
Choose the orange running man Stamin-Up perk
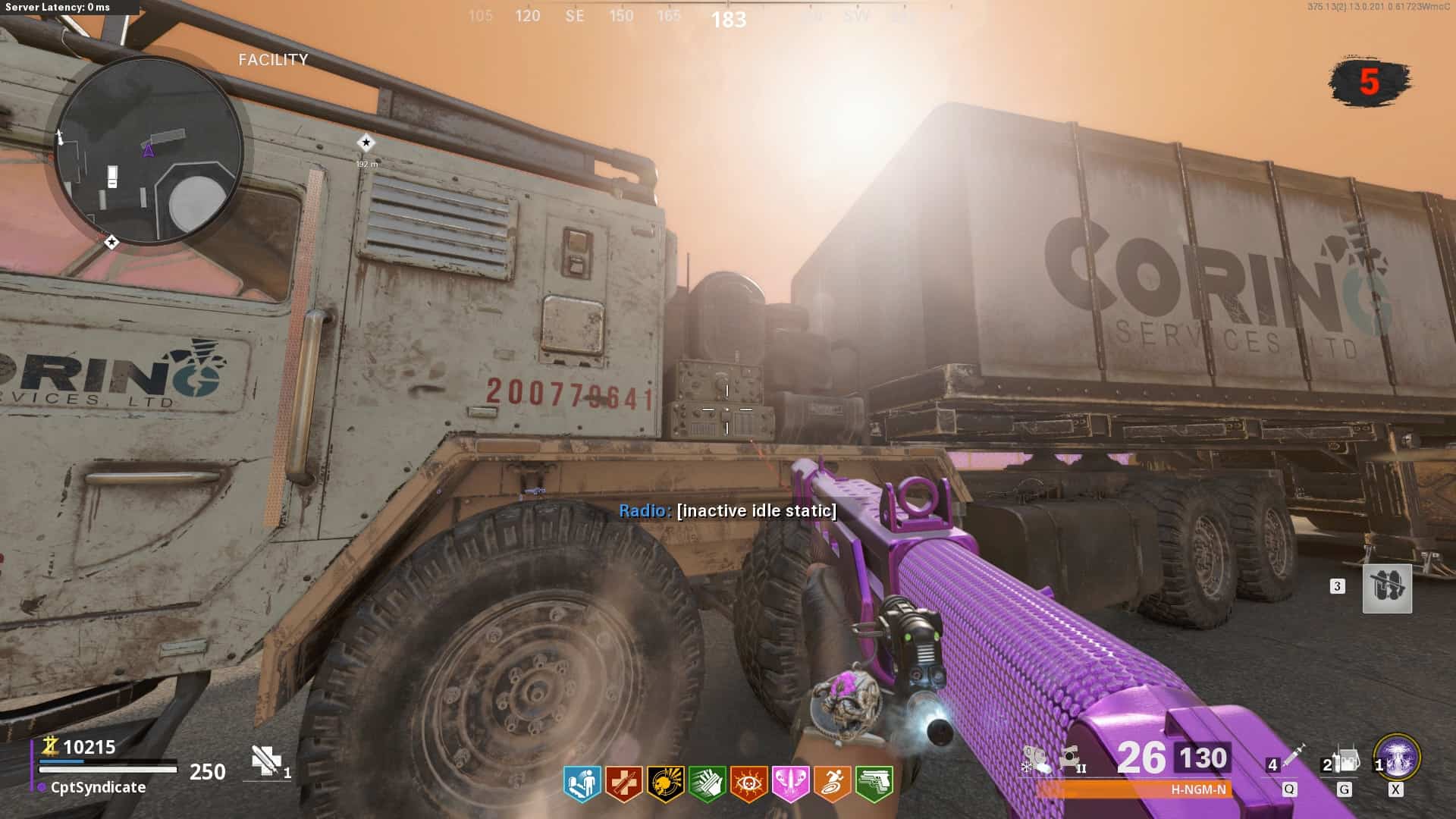(x=832, y=783)
